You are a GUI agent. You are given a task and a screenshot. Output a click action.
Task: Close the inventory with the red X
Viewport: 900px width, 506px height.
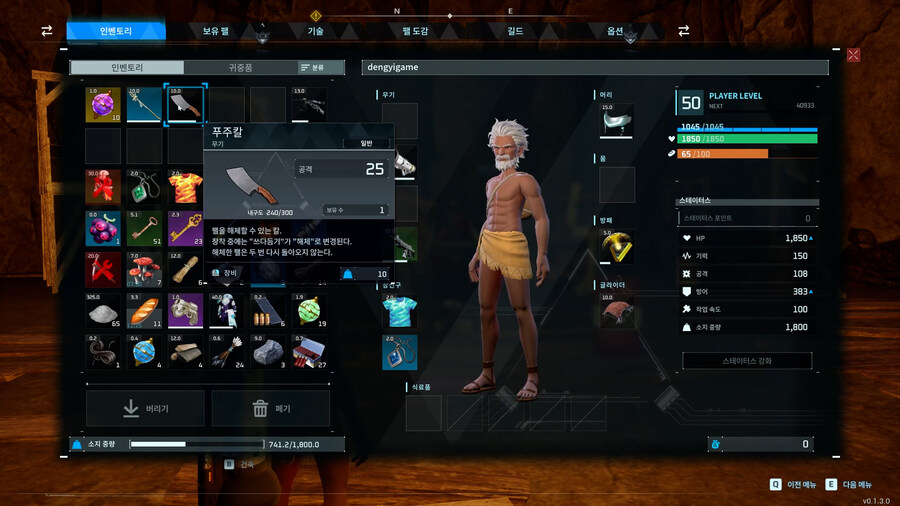point(853,55)
